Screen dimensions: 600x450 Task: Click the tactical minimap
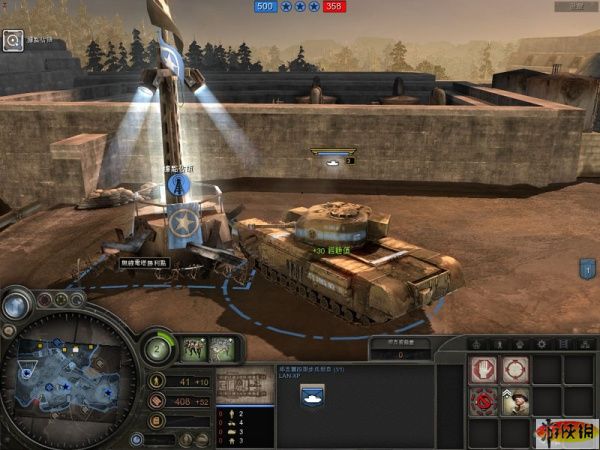(72, 376)
